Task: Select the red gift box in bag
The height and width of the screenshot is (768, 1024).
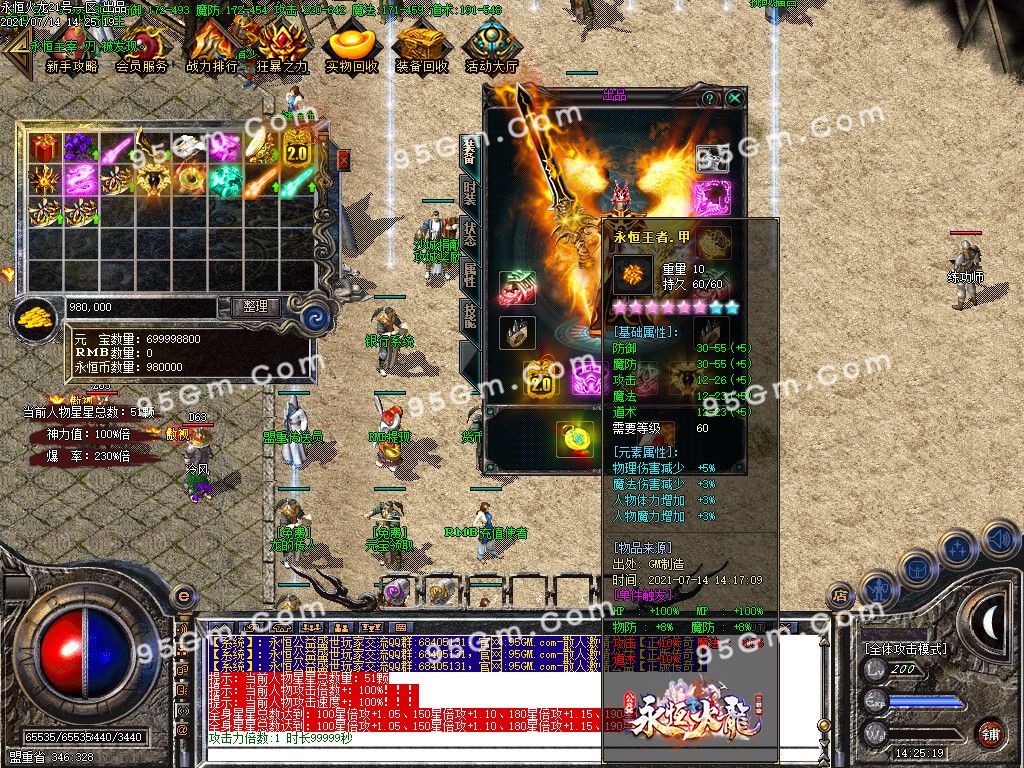Action: [x=44, y=149]
